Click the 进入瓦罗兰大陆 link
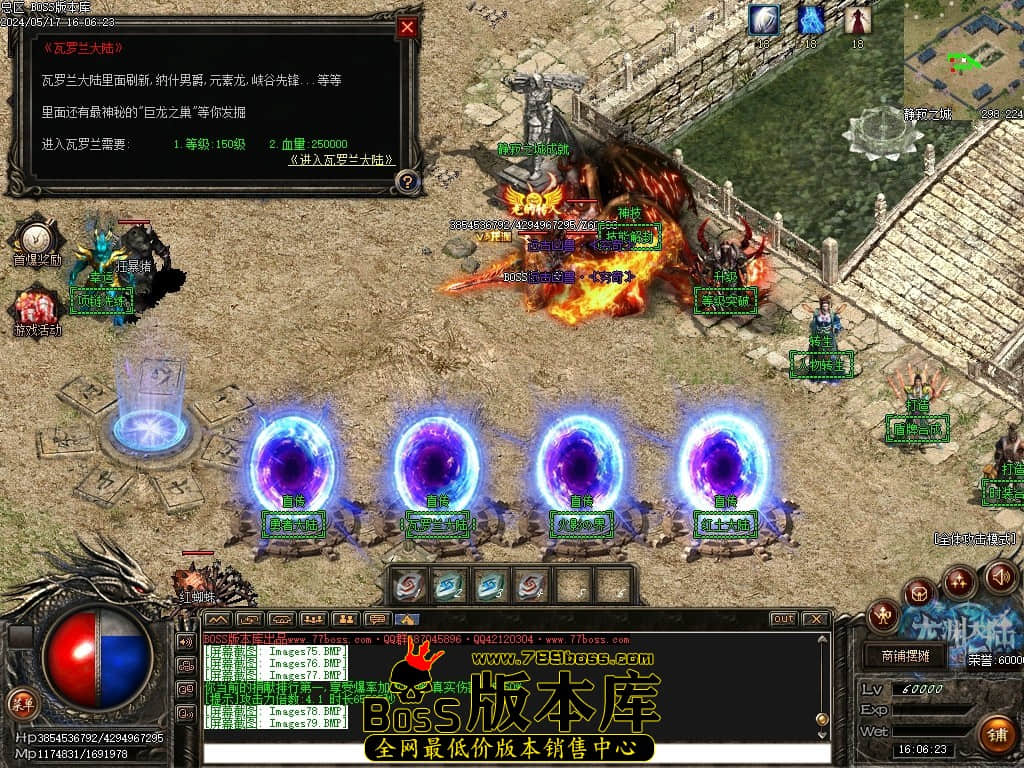Viewport: 1024px width, 768px height. click(341, 160)
